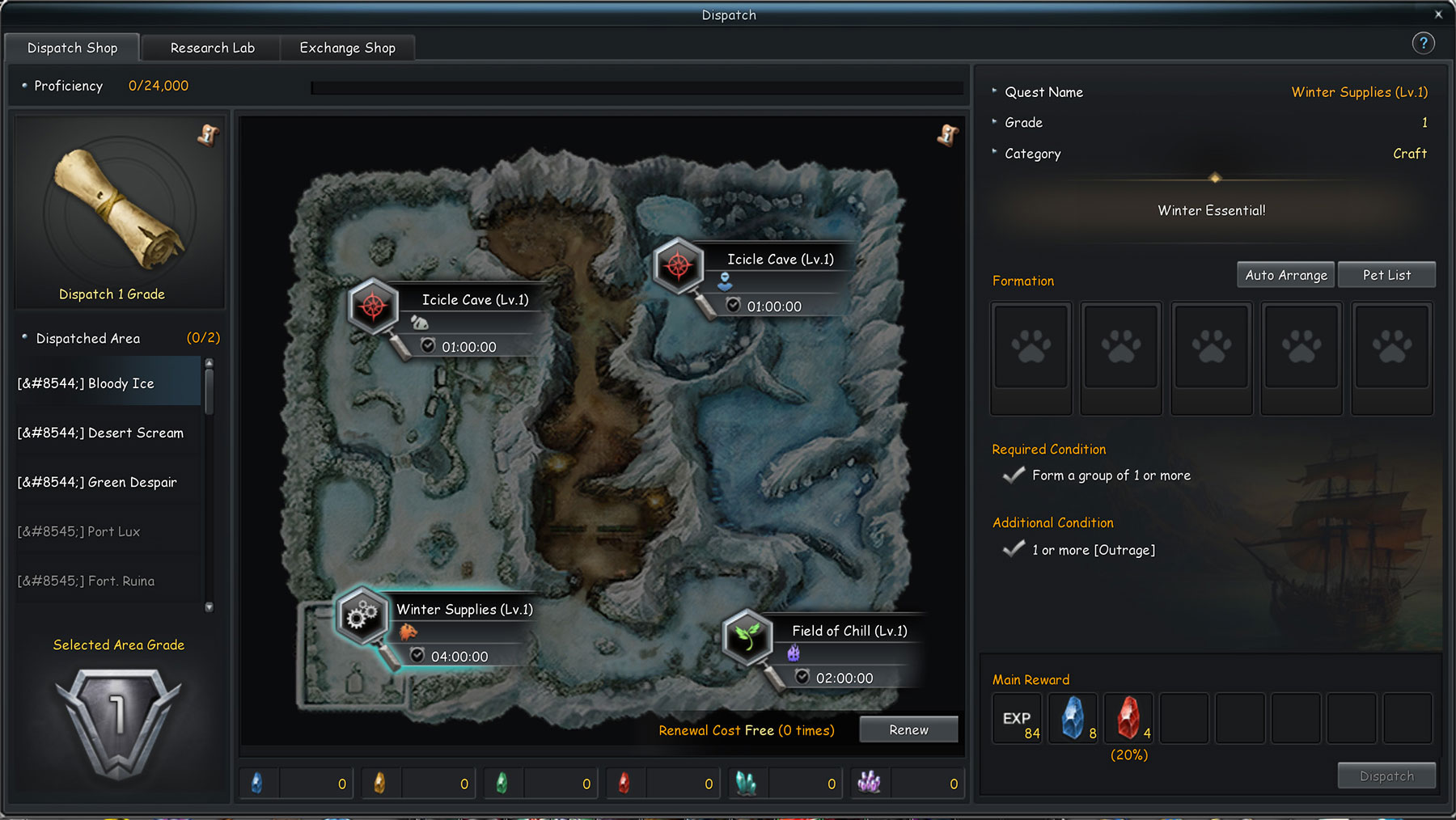1456x820 pixels.
Task: Click the Auto Arrange button
Action: click(x=1285, y=274)
